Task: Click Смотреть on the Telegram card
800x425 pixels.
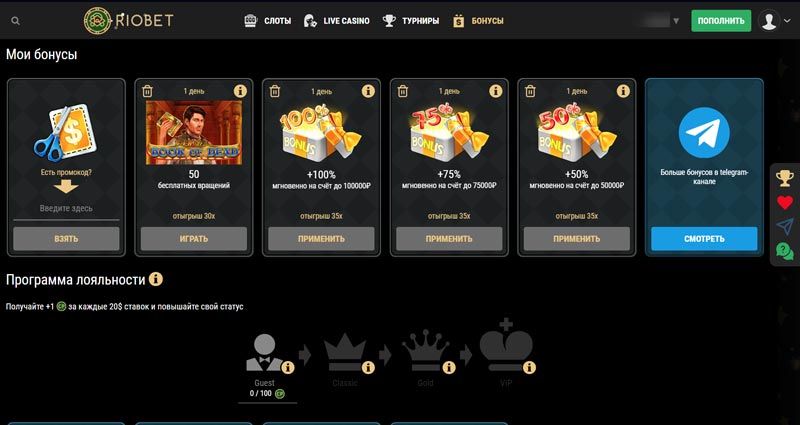Action: 704,239
